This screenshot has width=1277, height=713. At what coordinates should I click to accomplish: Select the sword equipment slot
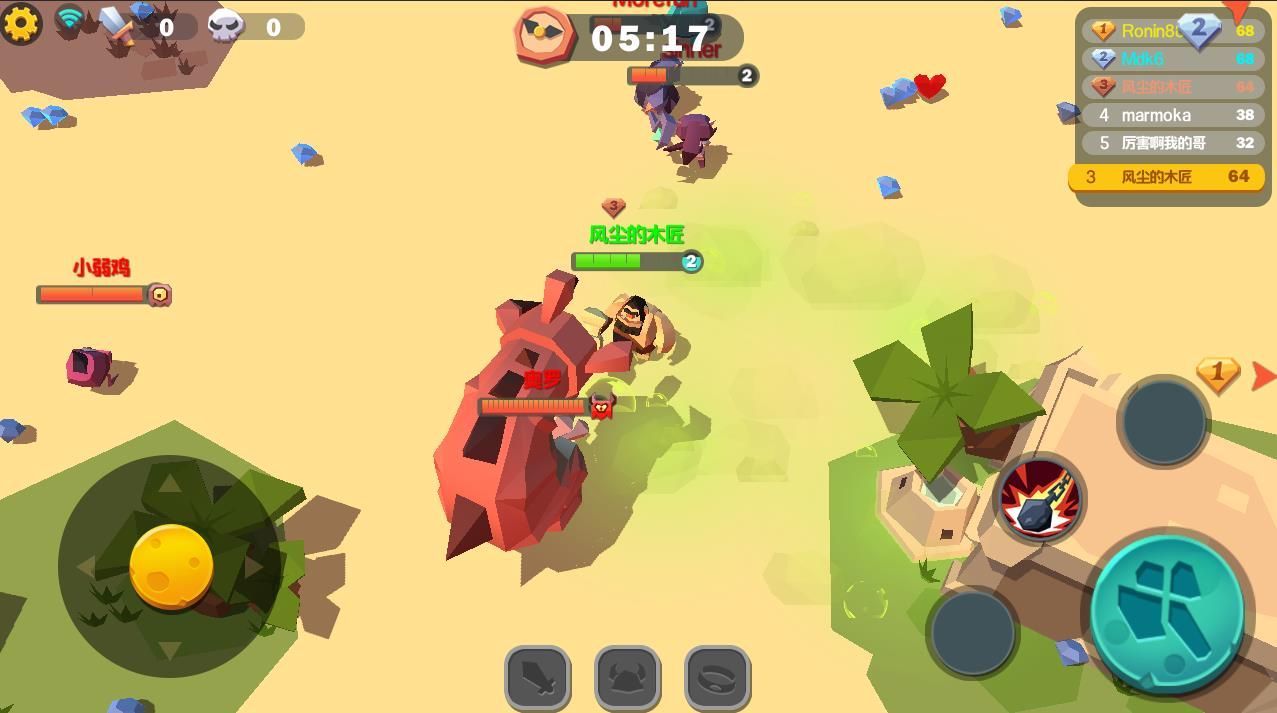[x=537, y=678]
